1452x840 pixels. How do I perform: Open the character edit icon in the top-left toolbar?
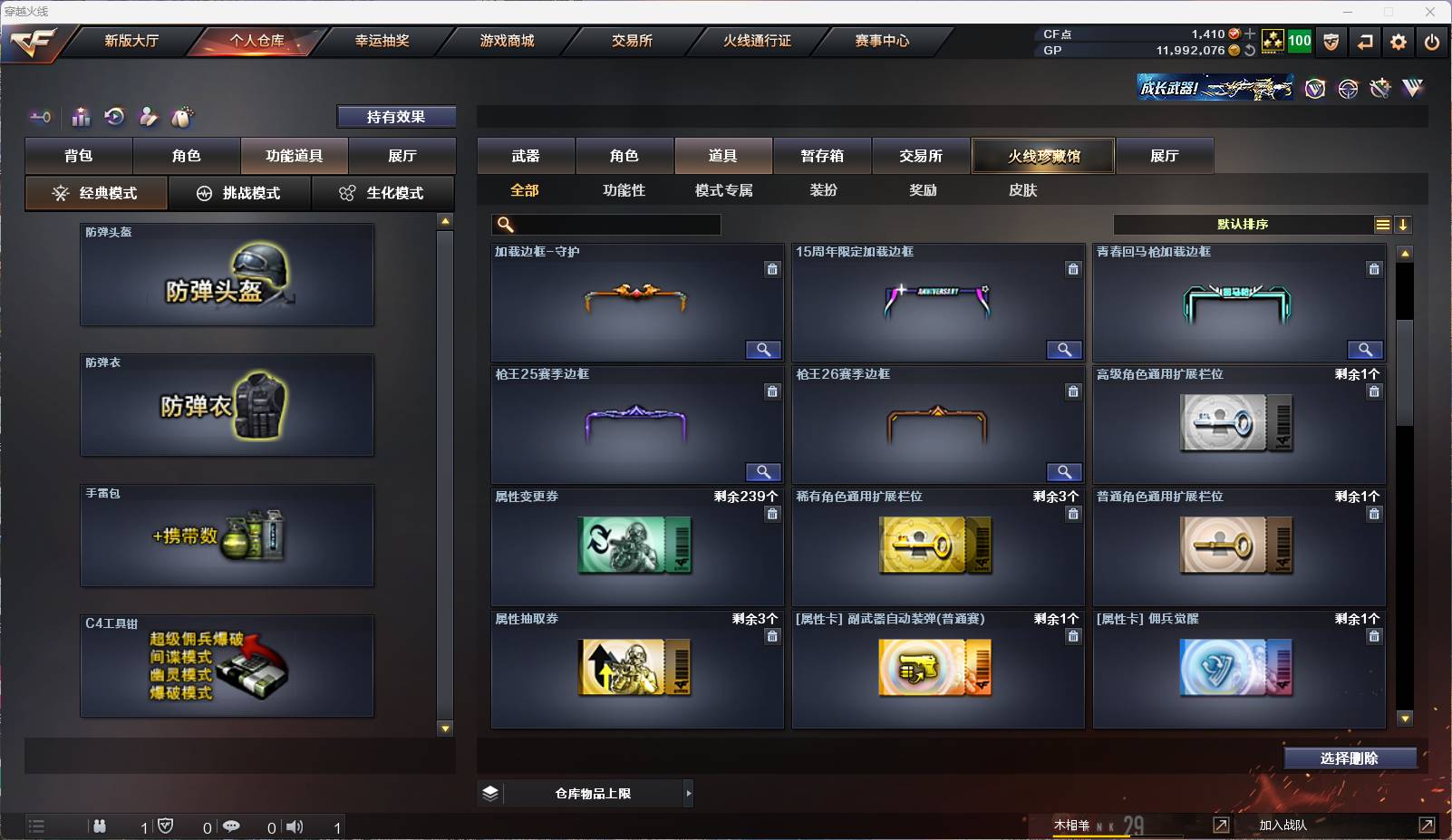coord(148,117)
